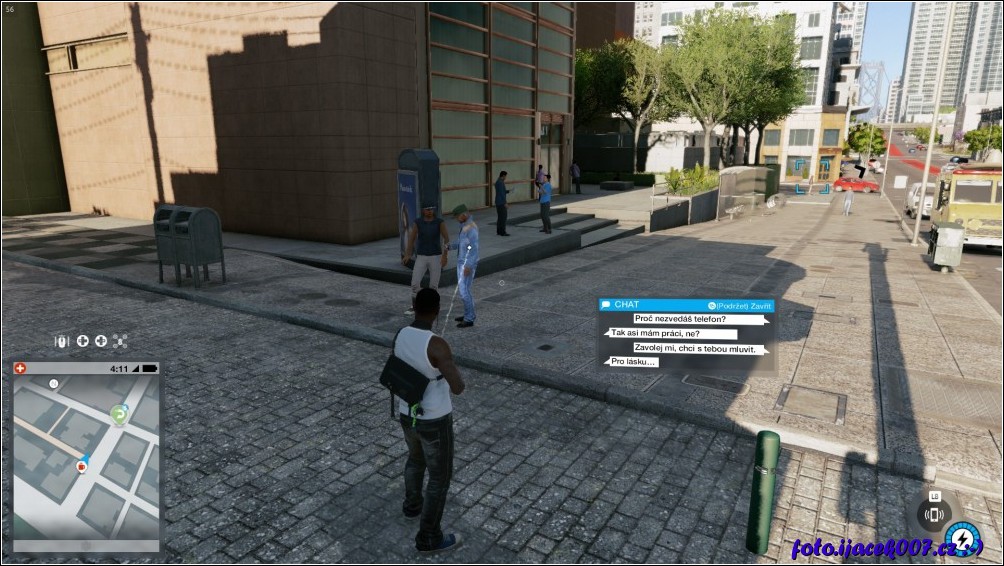Close the chat window via Zavřít
1004x566 pixels.
click(x=741, y=305)
